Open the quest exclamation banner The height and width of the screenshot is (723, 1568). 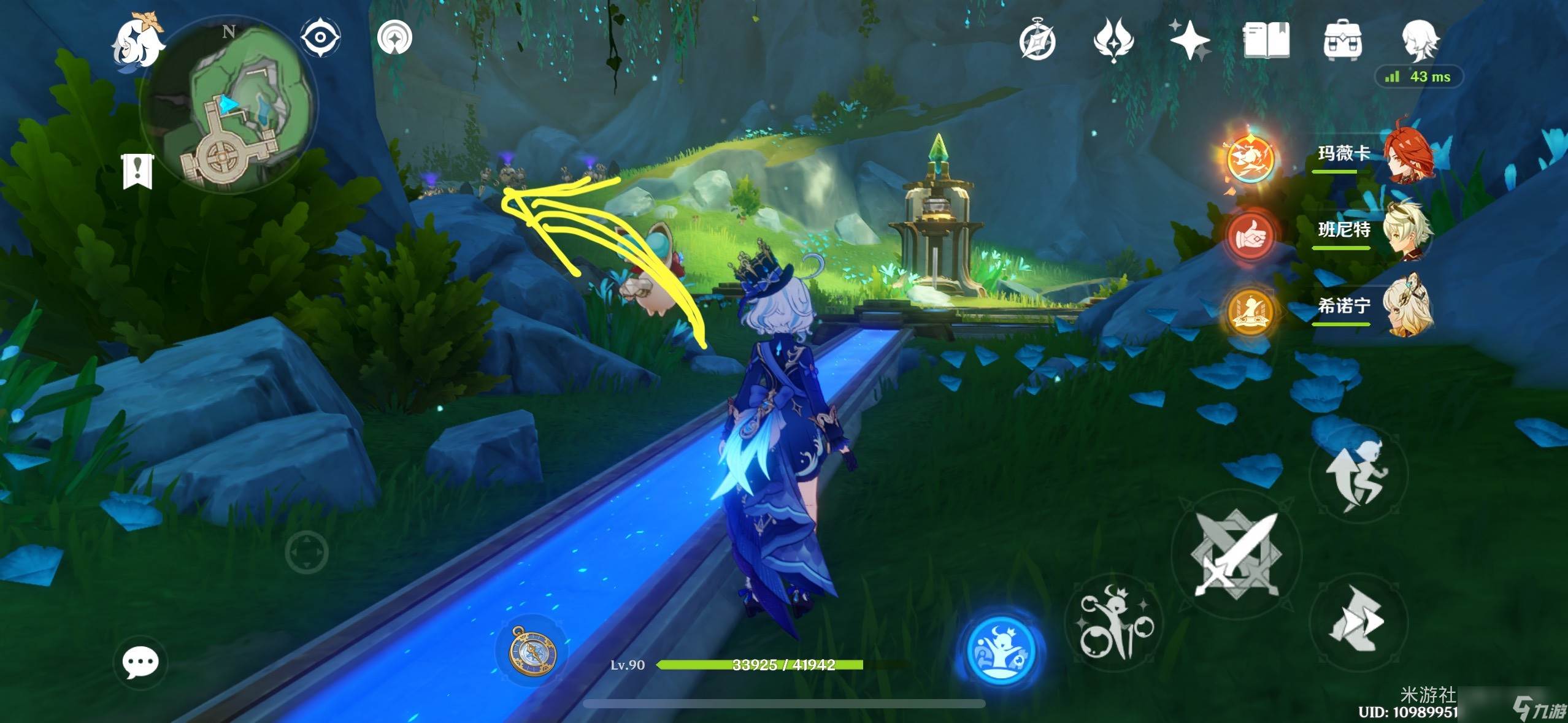(137, 171)
